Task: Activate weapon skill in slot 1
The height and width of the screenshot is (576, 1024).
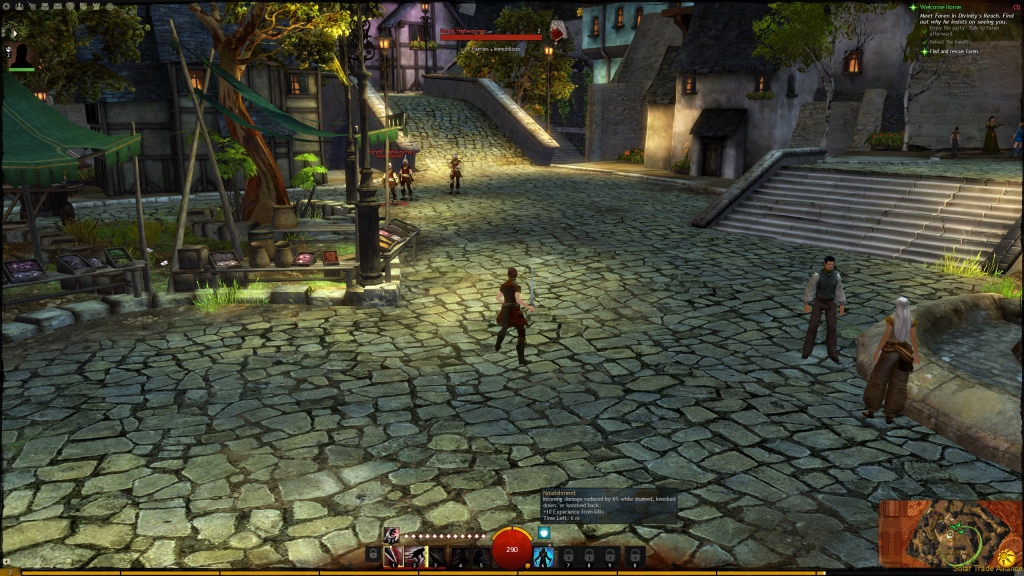Action: coord(393,555)
